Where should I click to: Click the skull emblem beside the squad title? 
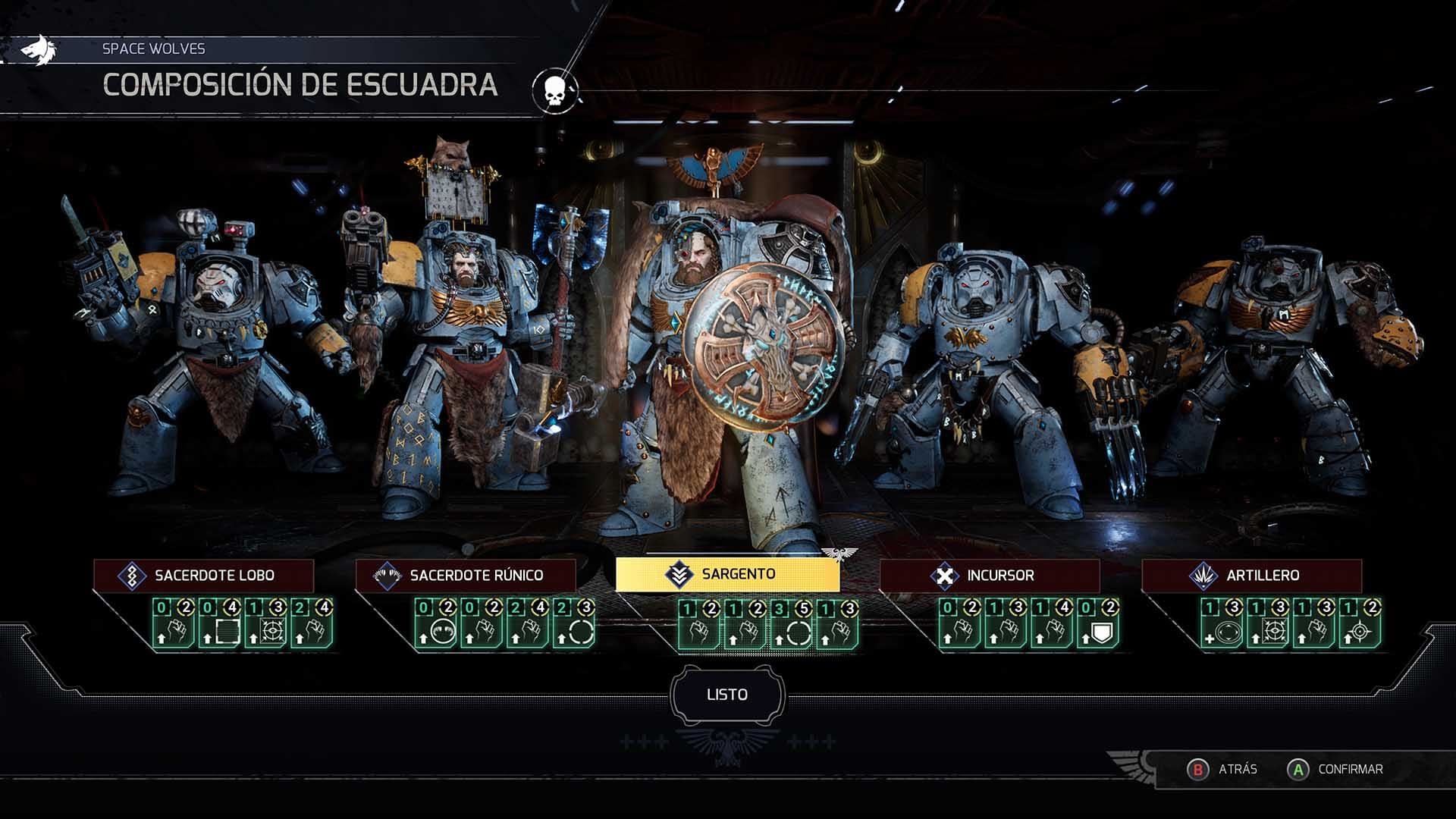(554, 89)
